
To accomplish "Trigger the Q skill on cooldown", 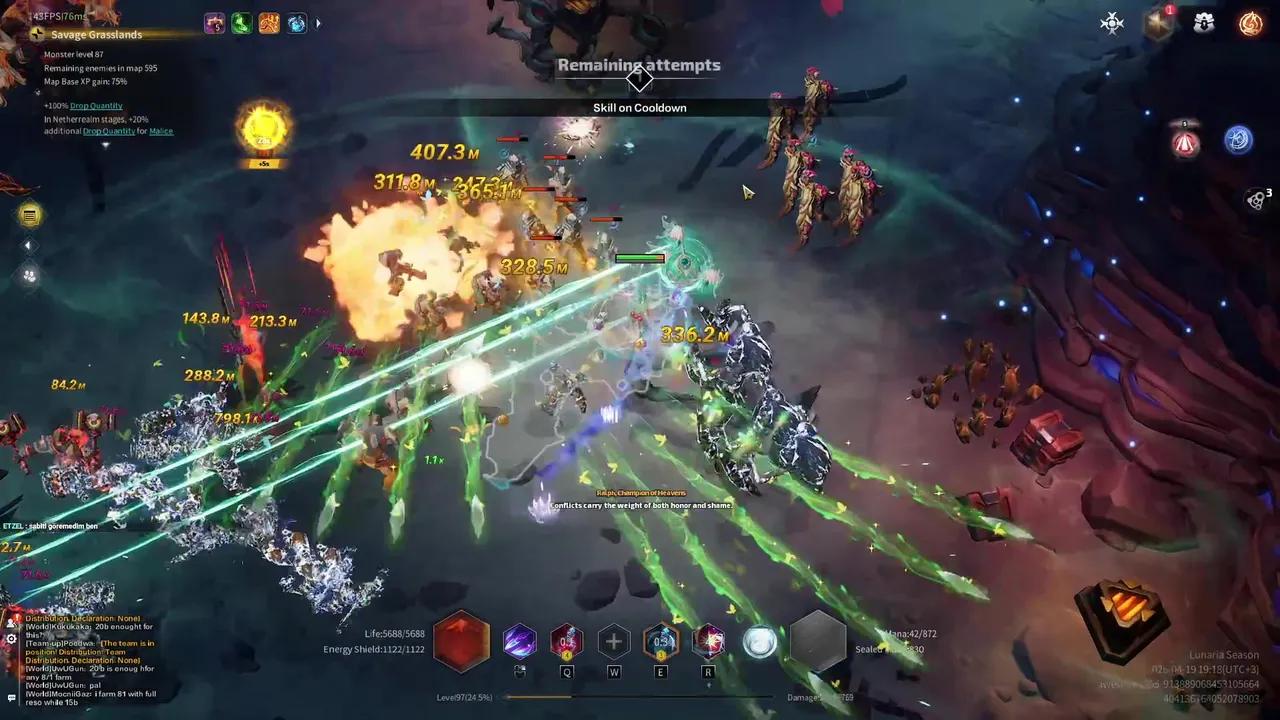I will (x=567, y=641).
